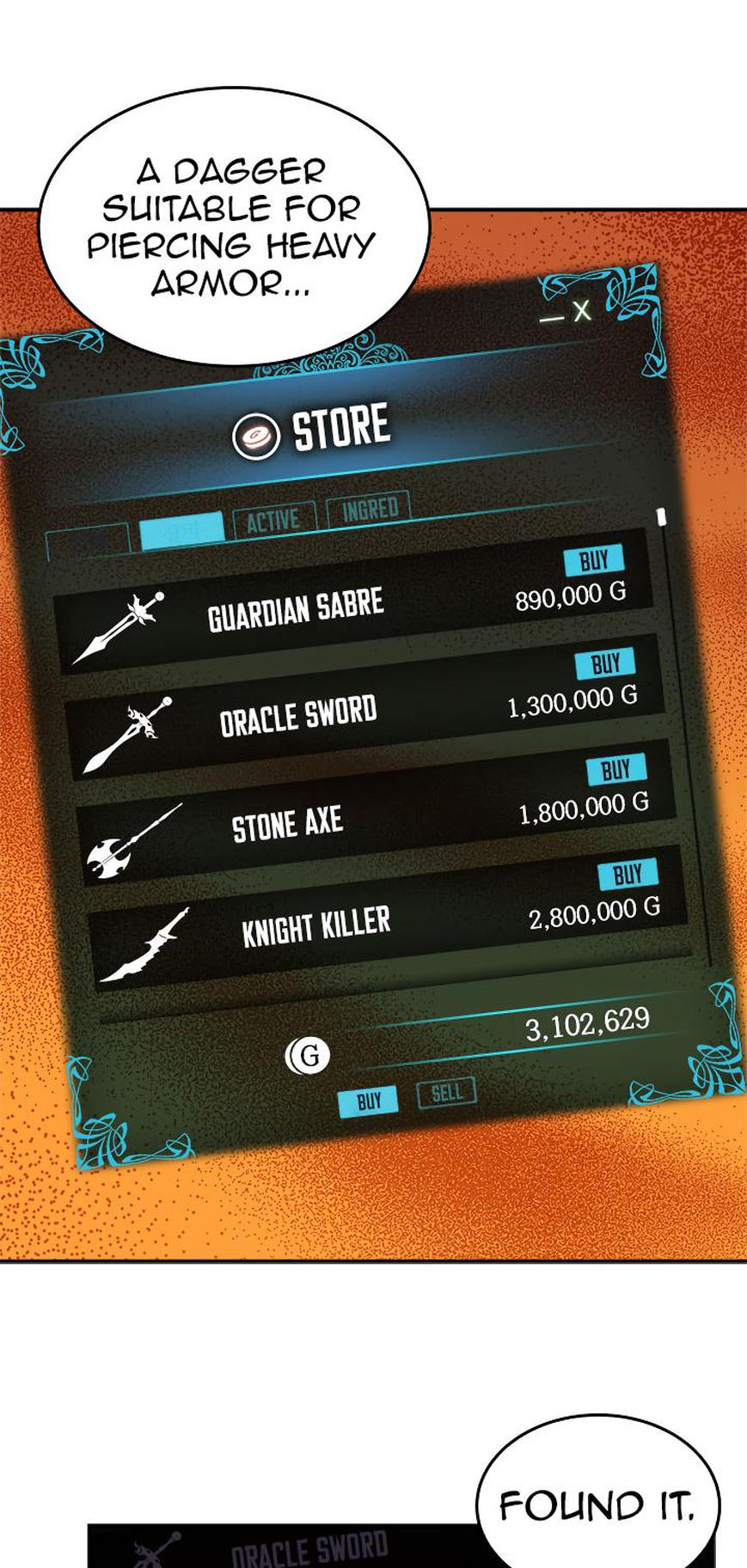Switch to the Active tab
The width and height of the screenshot is (747, 1568).
(273, 519)
